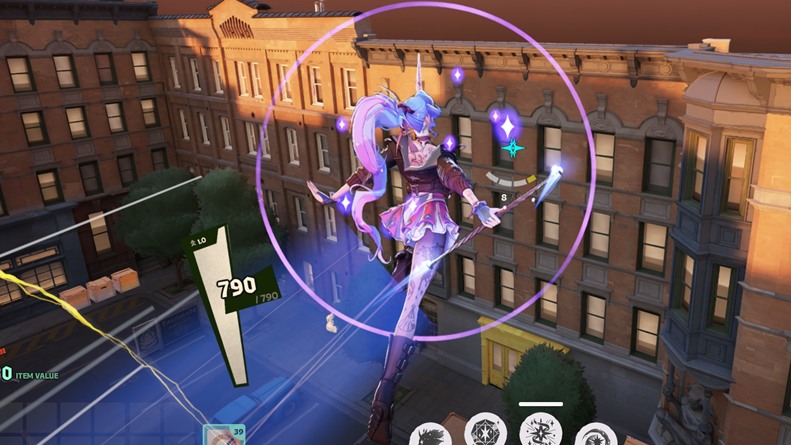
Task: Select the crescent moon ability icon
Action: pyautogui.click(x=595, y=434)
